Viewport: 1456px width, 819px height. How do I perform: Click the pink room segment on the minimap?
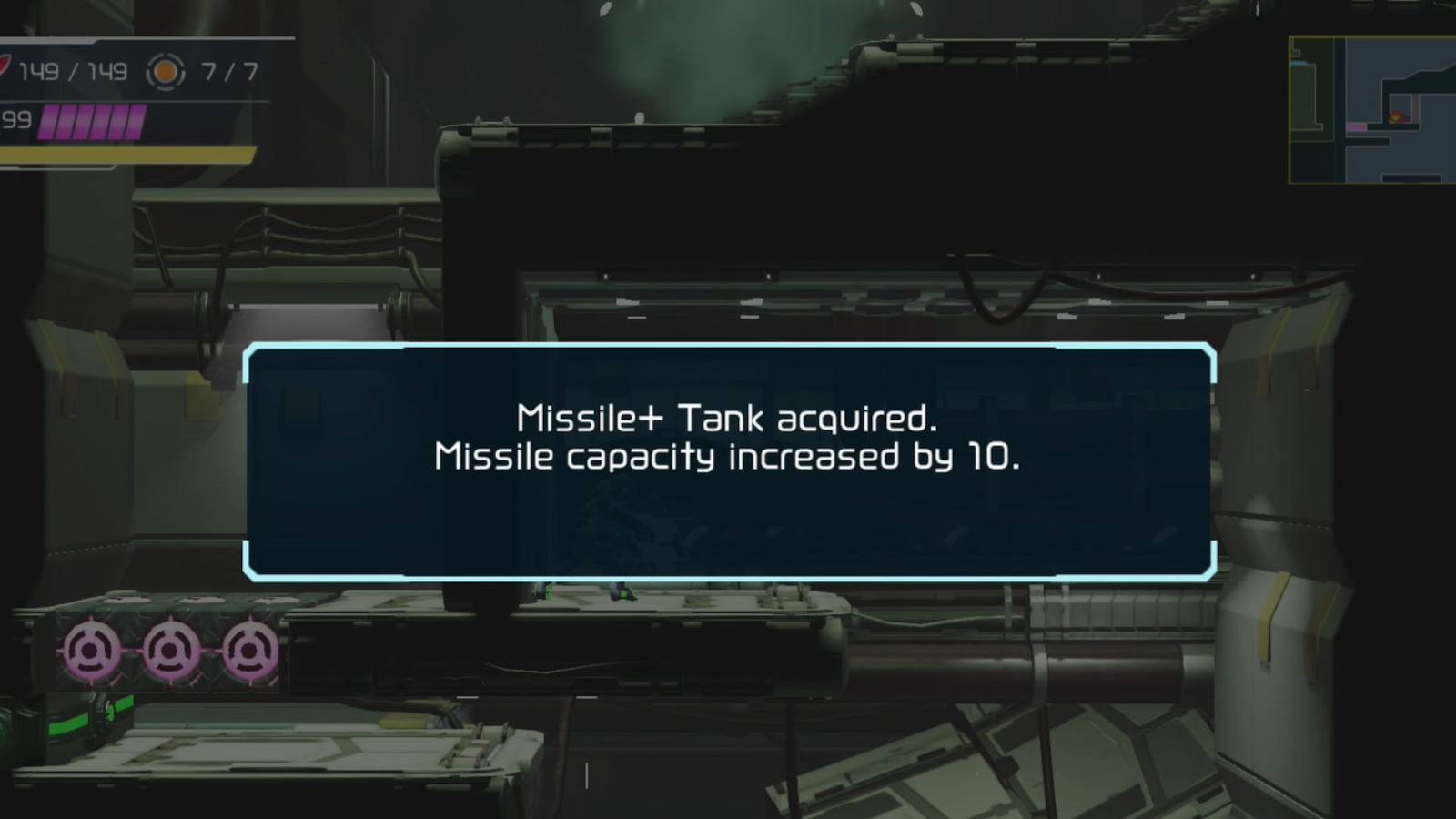coord(1357,127)
